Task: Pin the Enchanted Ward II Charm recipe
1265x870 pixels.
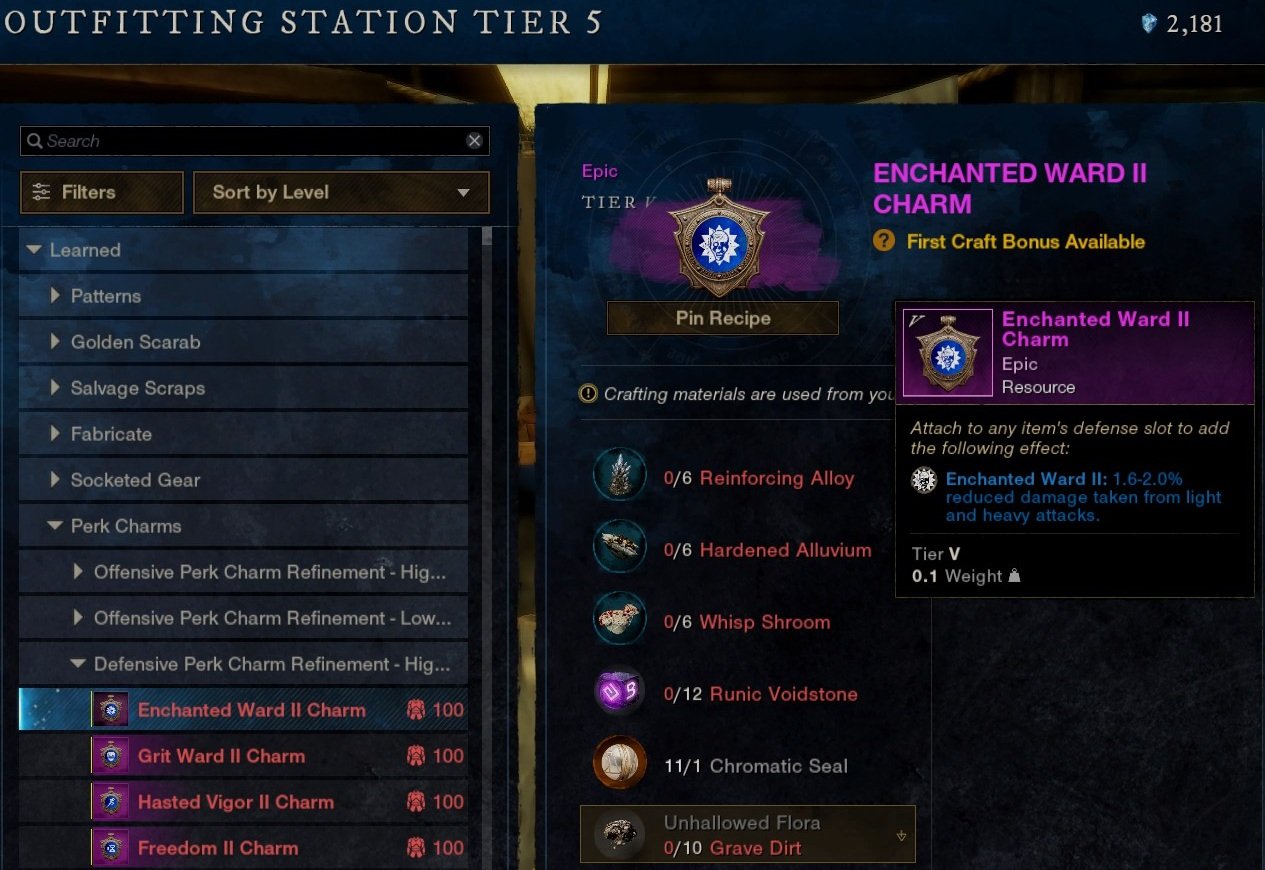Action: click(x=722, y=318)
